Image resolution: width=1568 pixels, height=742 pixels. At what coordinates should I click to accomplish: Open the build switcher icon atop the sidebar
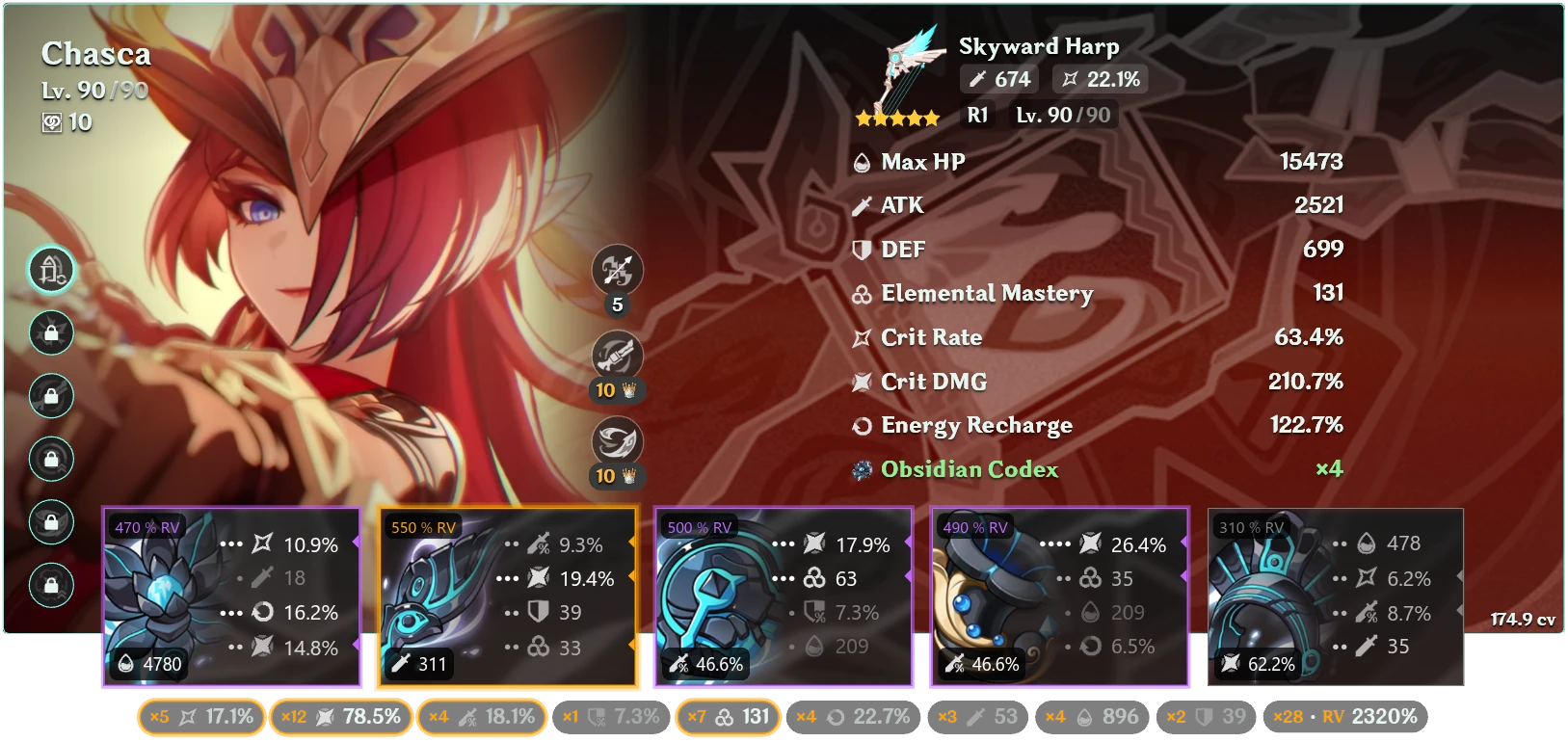pyautogui.click(x=52, y=271)
